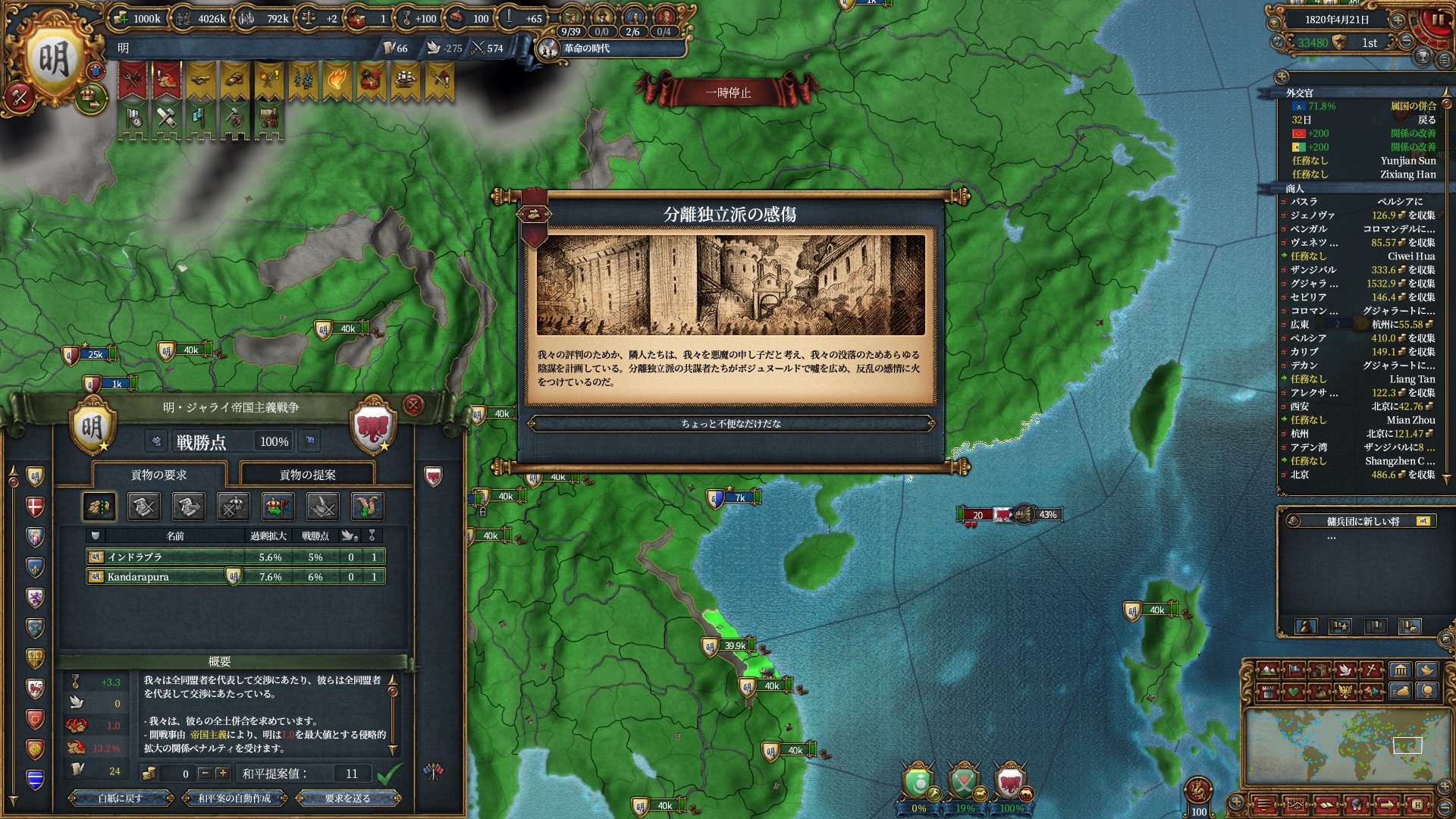Select the Kandarapura province row
Viewport: 1456px width, 819px height.
[x=235, y=577]
